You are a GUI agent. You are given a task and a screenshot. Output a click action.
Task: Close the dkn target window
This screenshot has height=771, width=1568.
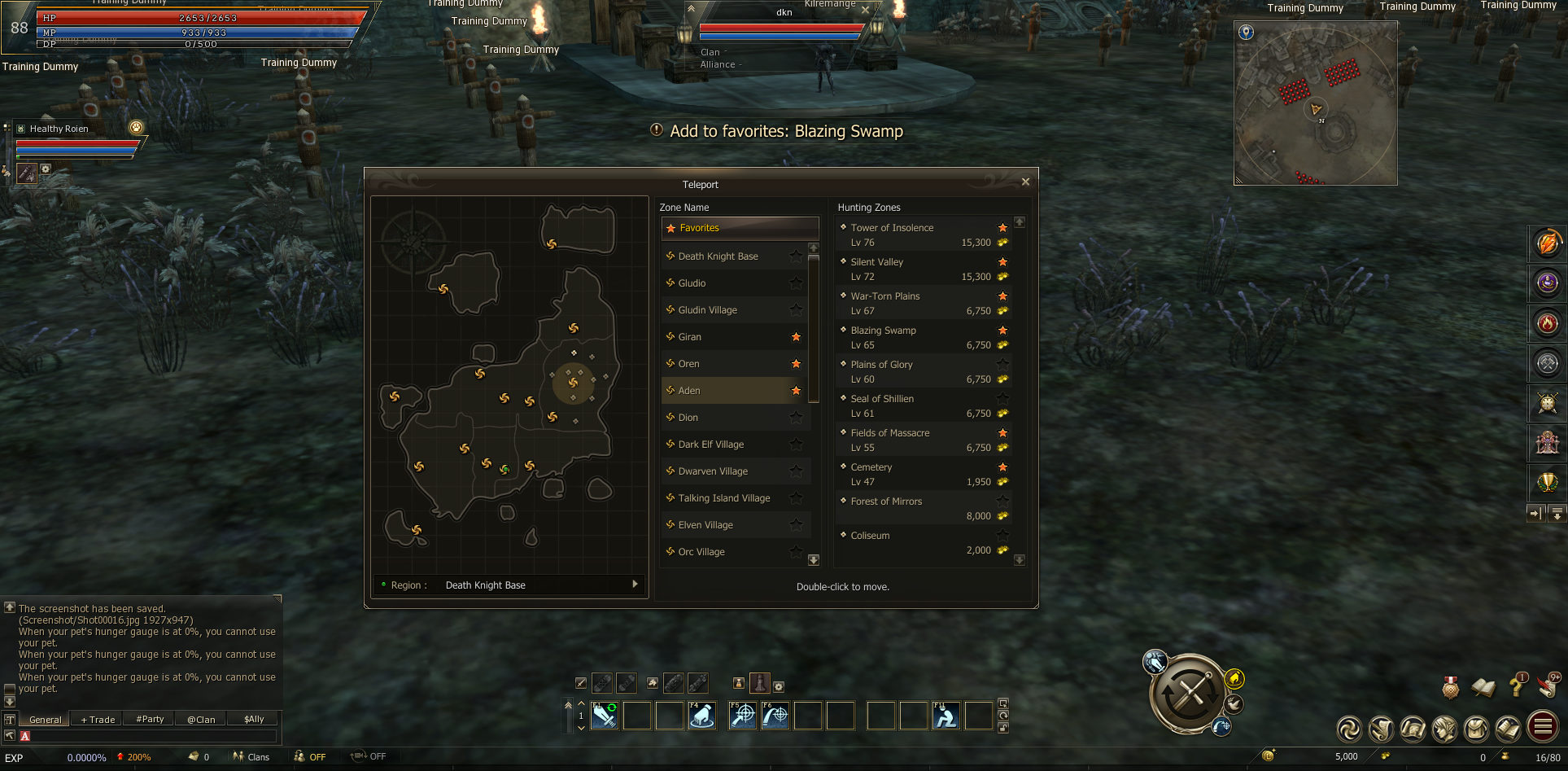click(x=865, y=10)
